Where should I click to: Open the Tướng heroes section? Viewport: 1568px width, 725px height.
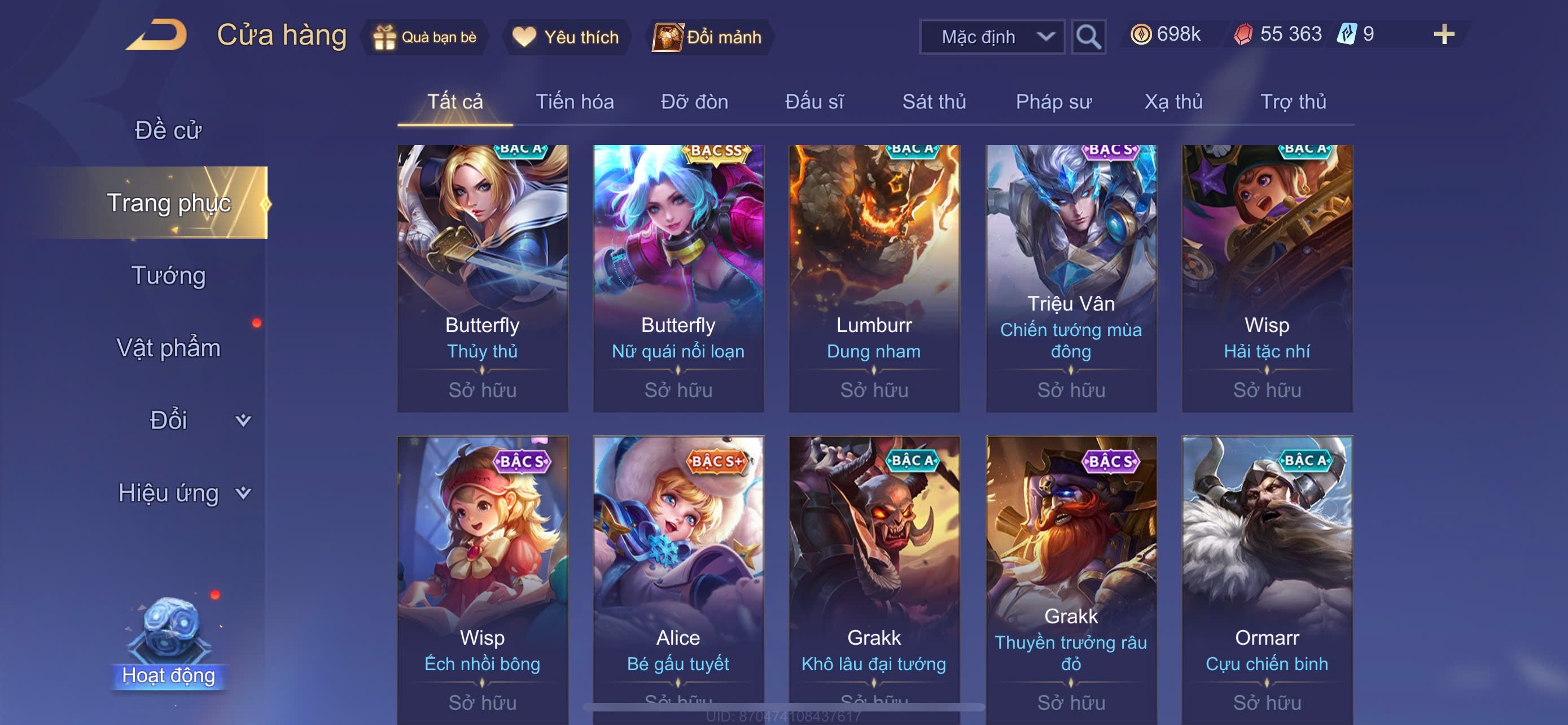pos(169,275)
